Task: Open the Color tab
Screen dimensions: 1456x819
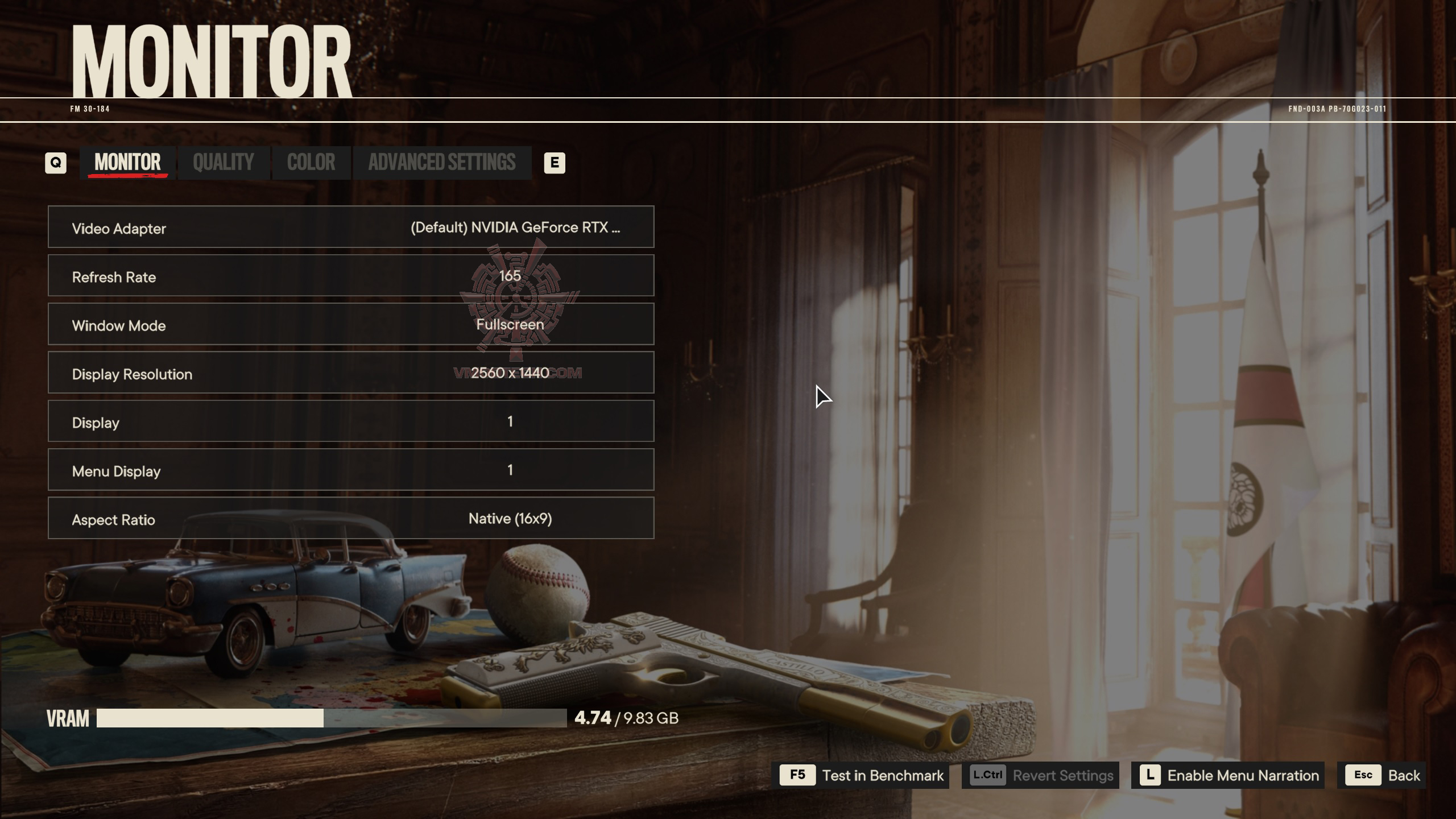Action: tap(311, 163)
